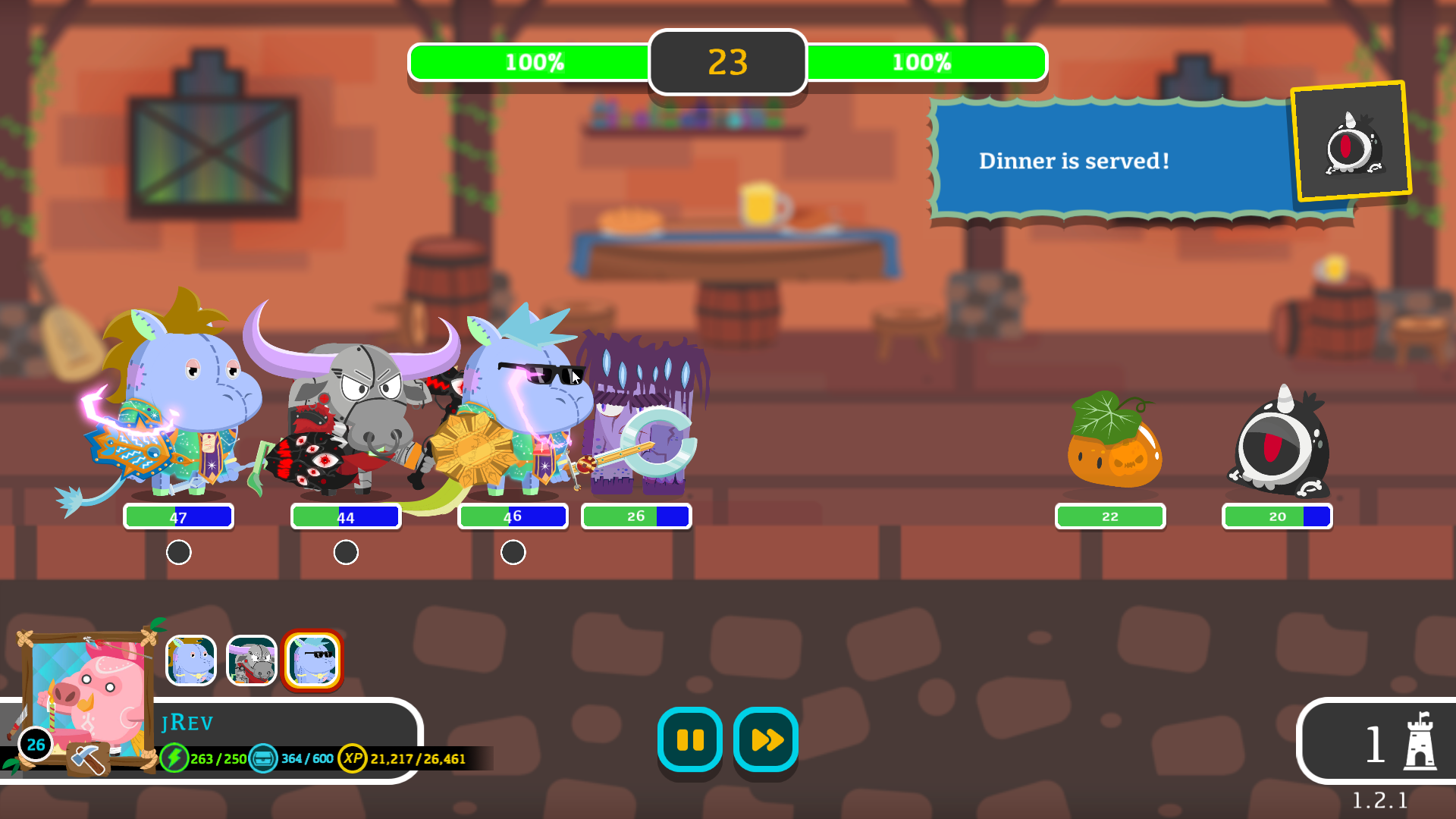This screenshot has height=819, width=1456.
Task: Toggle the circle selector under the first hippo
Action: pyautogui.click(x=179, y=552)
